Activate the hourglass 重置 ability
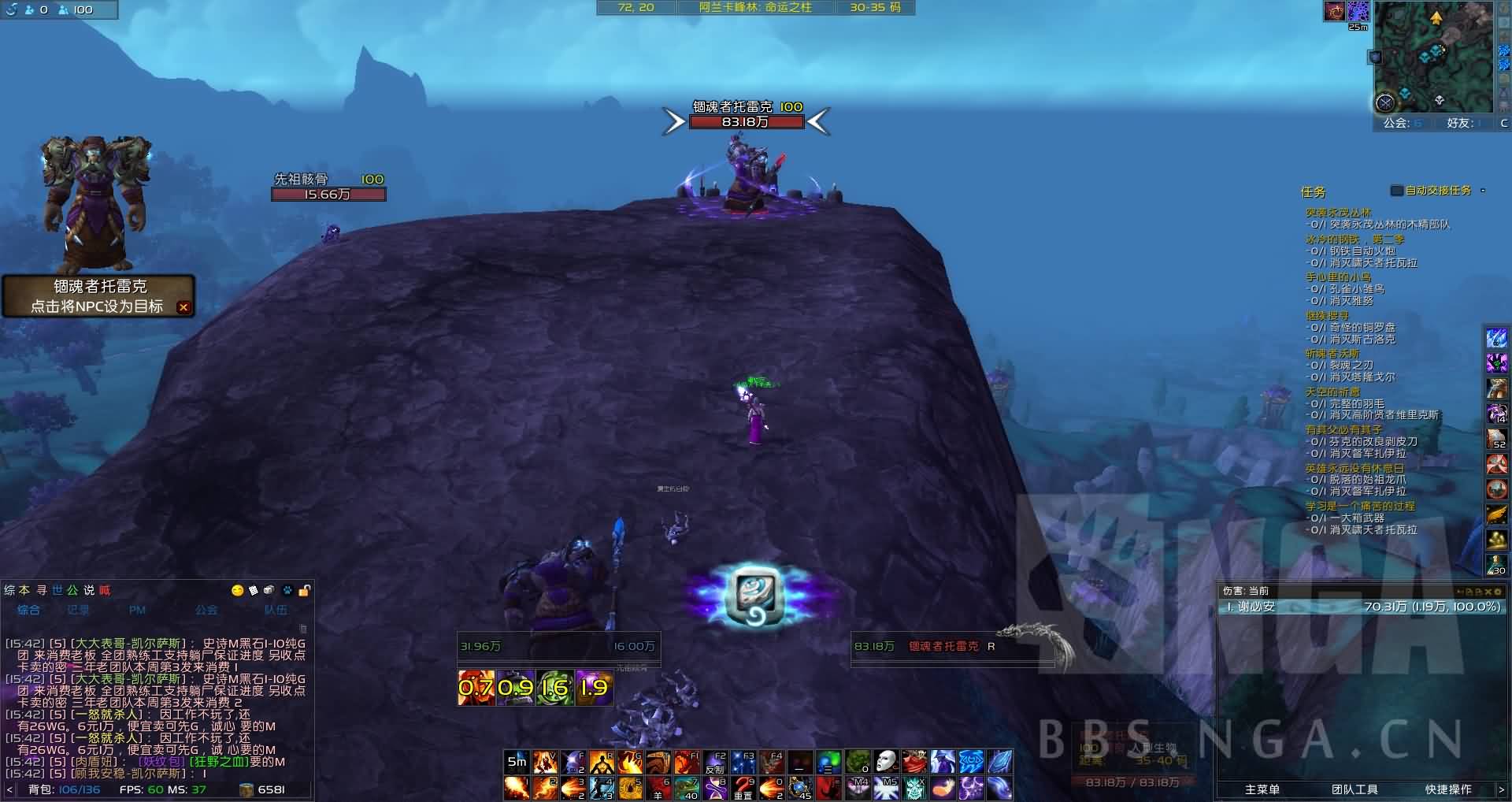 [x=743, y=787]
